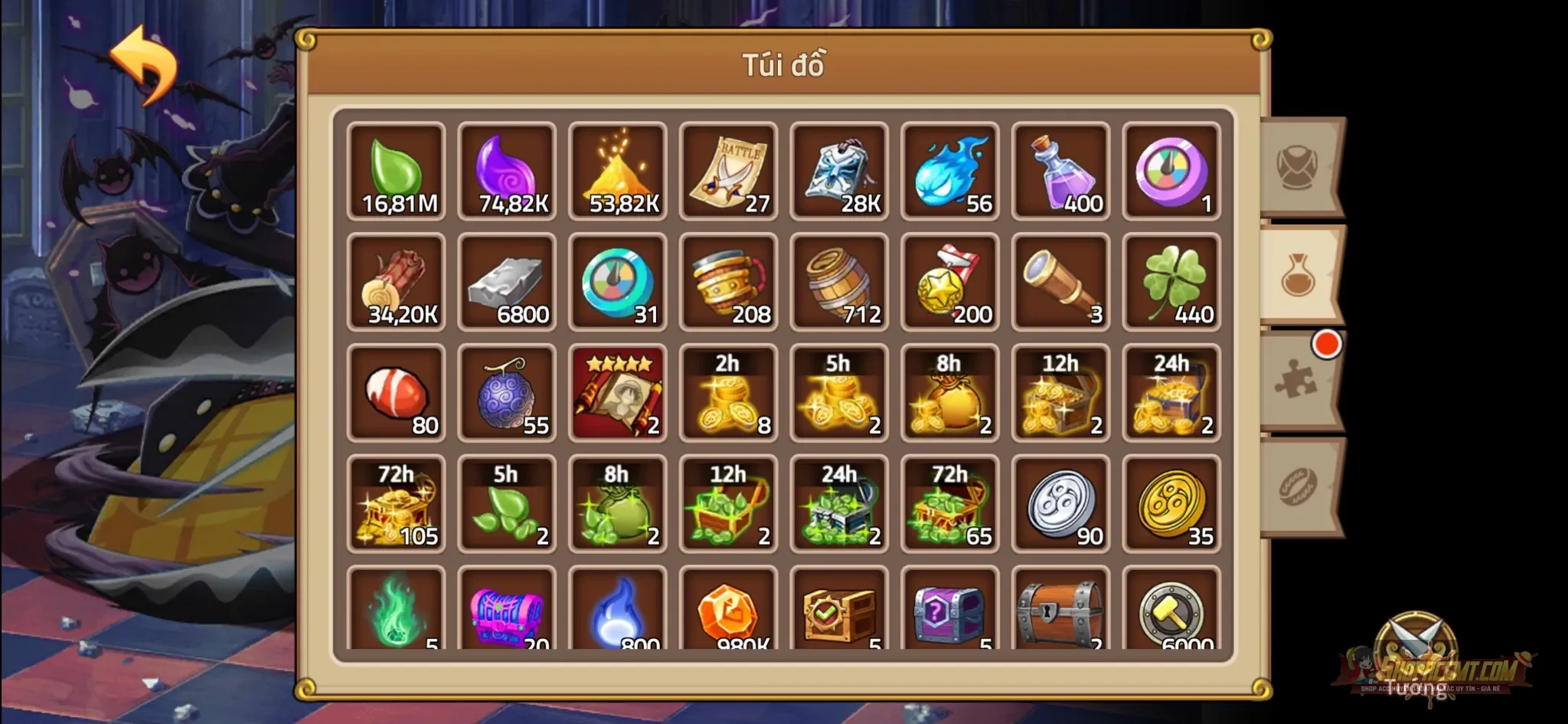Image resolution: width=1568 pixels, height=724 pixels.
Task: Select the purple essence item showing 74,82K
Action: (x=507, y=169)
